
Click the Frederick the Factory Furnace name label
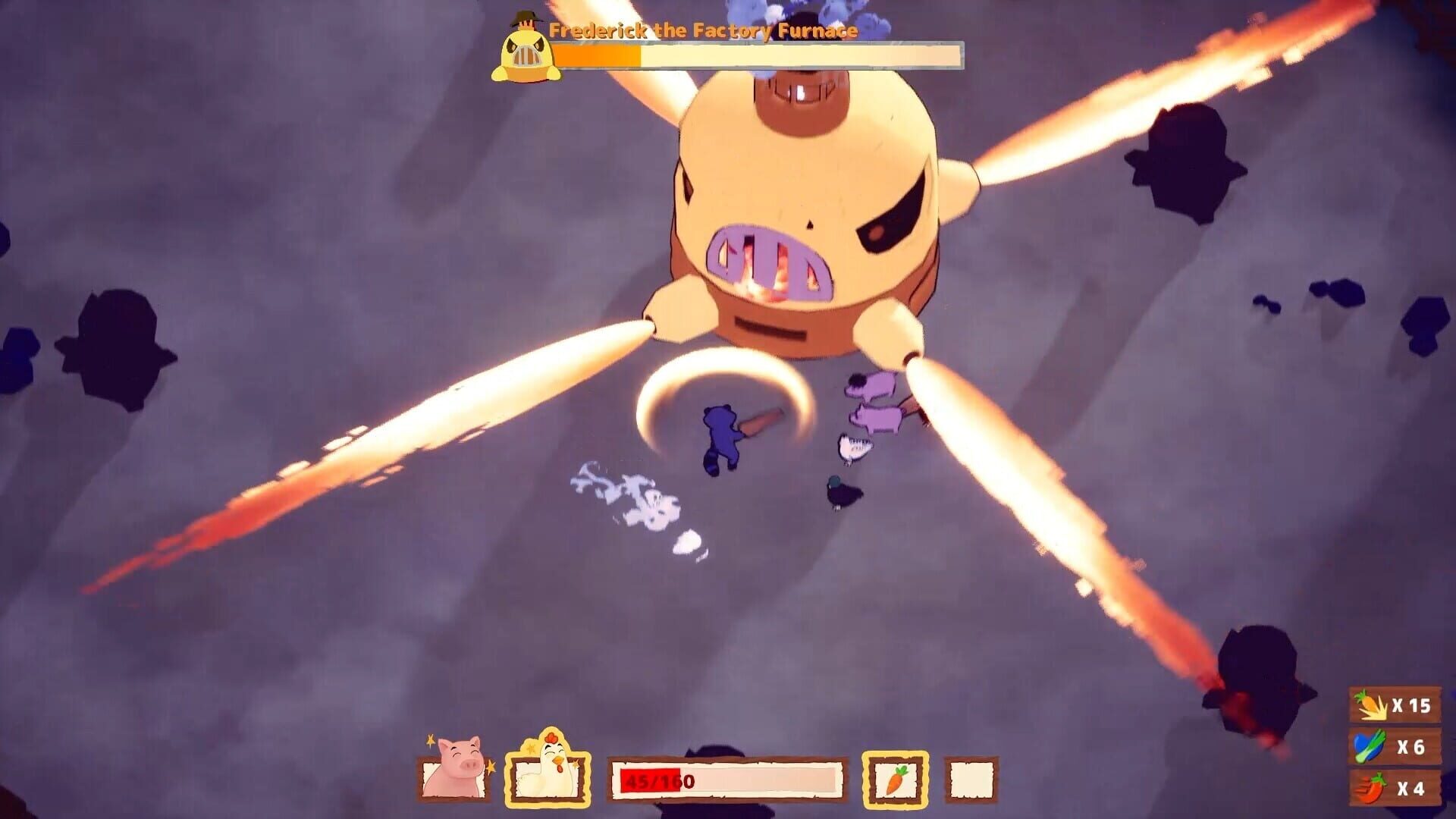[704, 31]
